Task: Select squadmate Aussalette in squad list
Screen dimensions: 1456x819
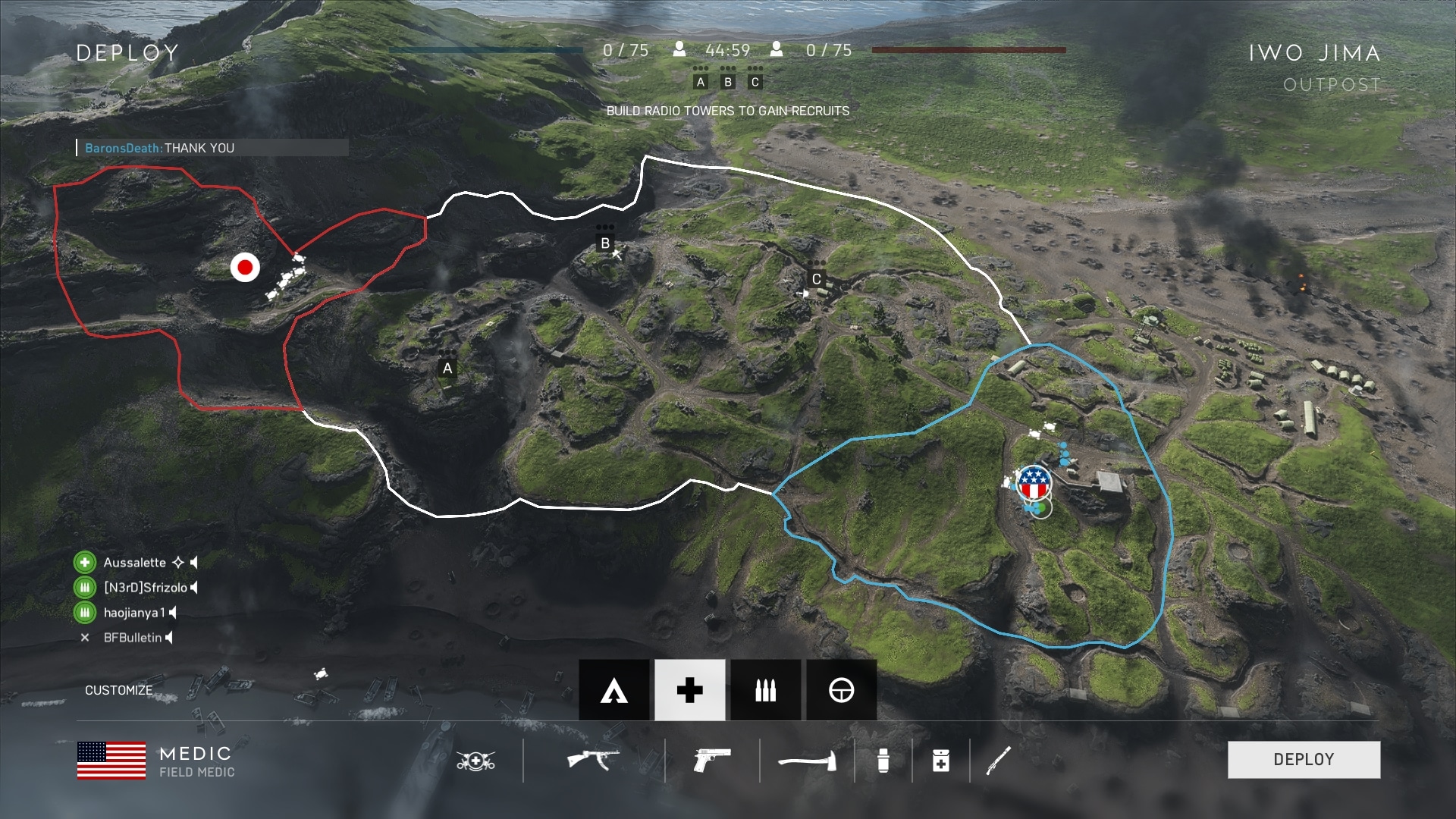Action: [134, 563]
